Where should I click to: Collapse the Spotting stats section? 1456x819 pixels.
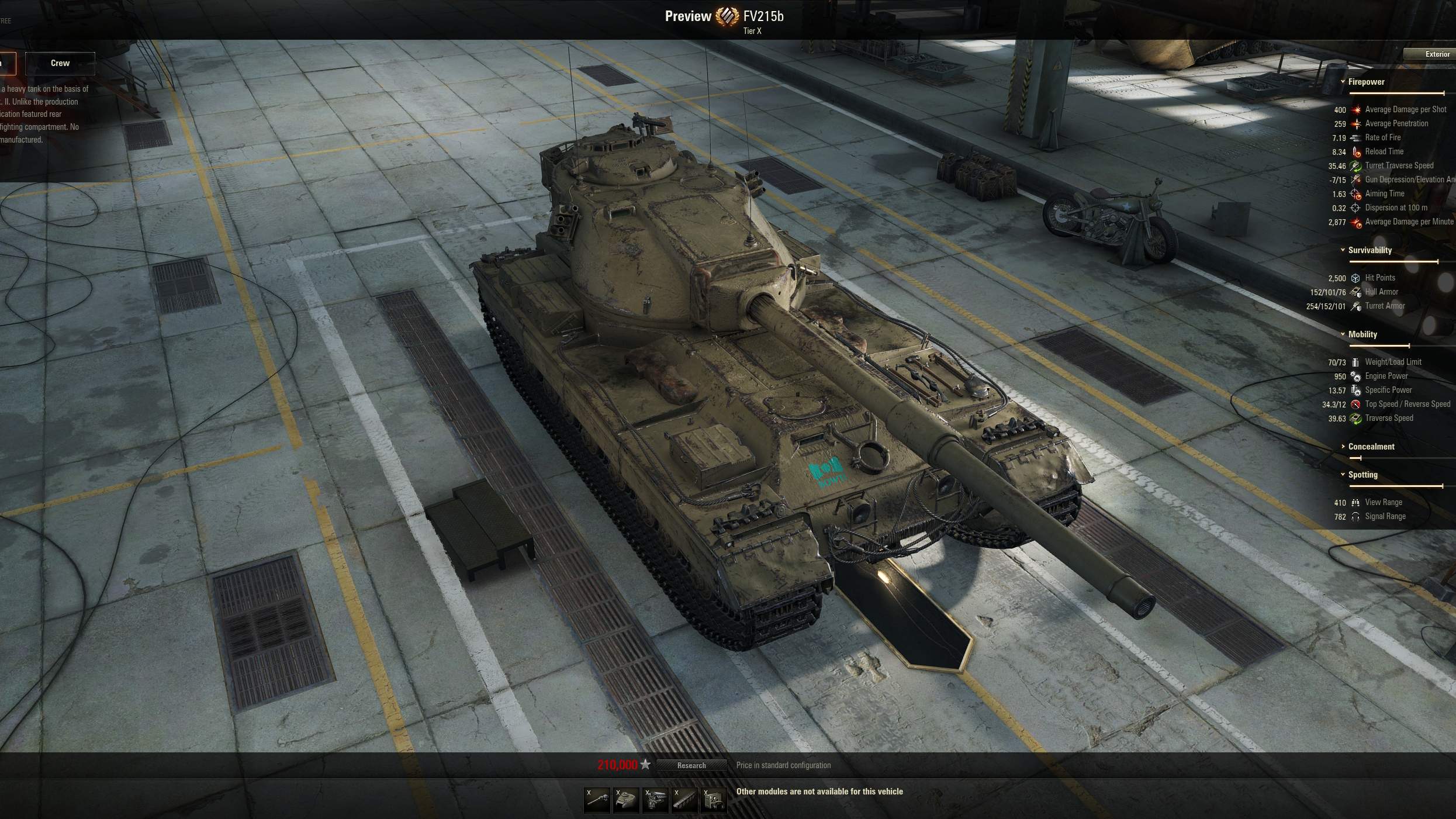click(x=1362, y=475)
